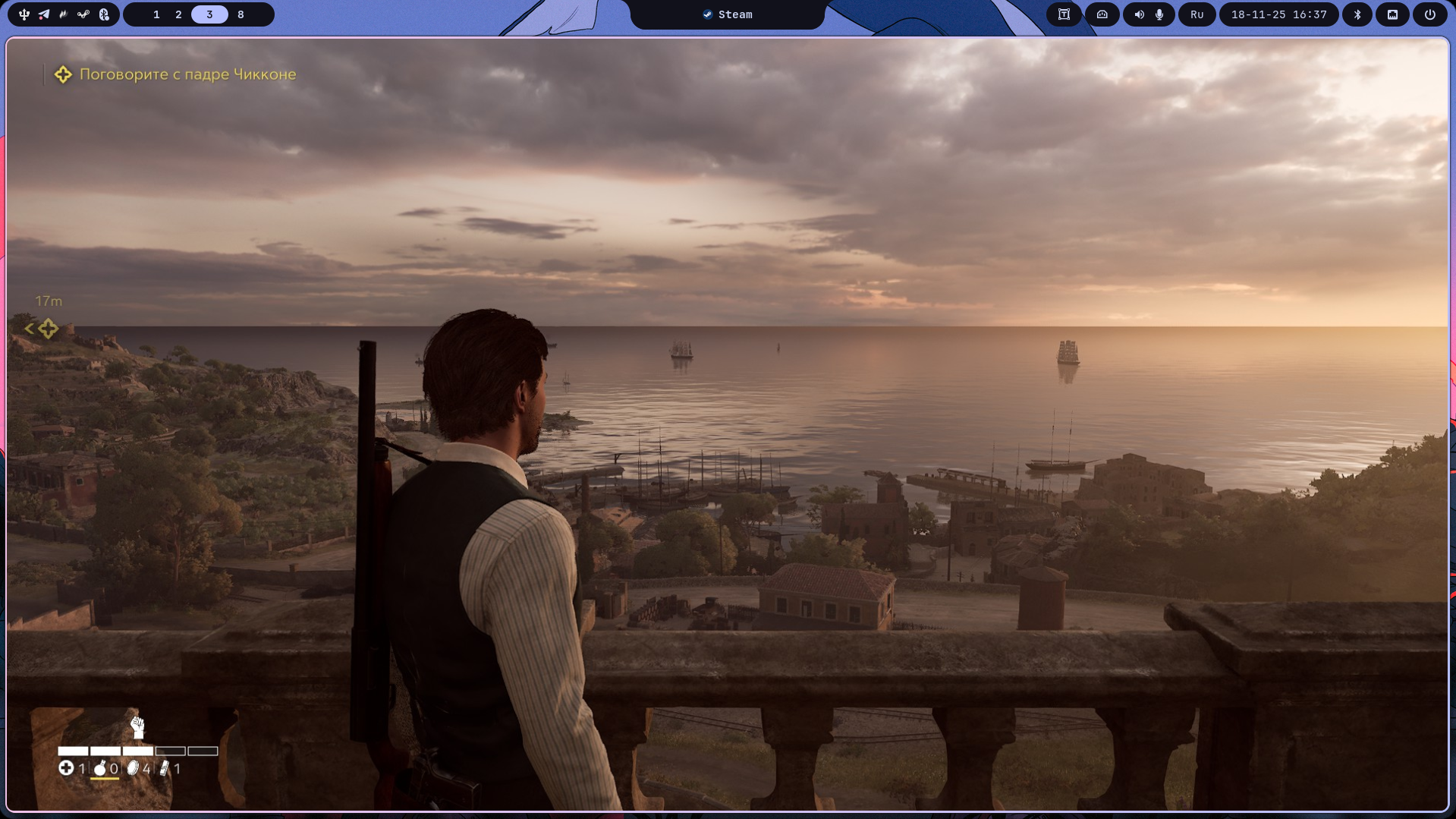Screen dimensions: 1456x819
Task: Select the coin distraction item icon
Action: [133, 769]
